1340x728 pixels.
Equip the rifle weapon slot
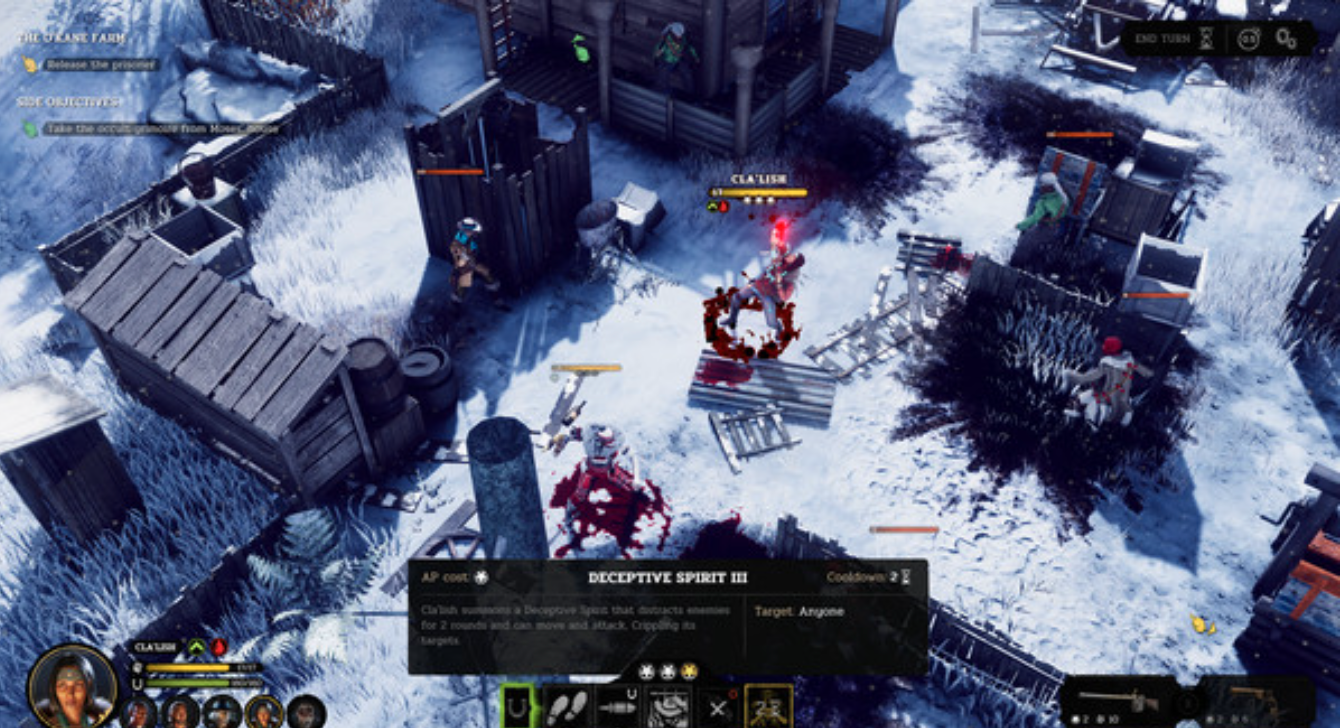(1118, 702)
